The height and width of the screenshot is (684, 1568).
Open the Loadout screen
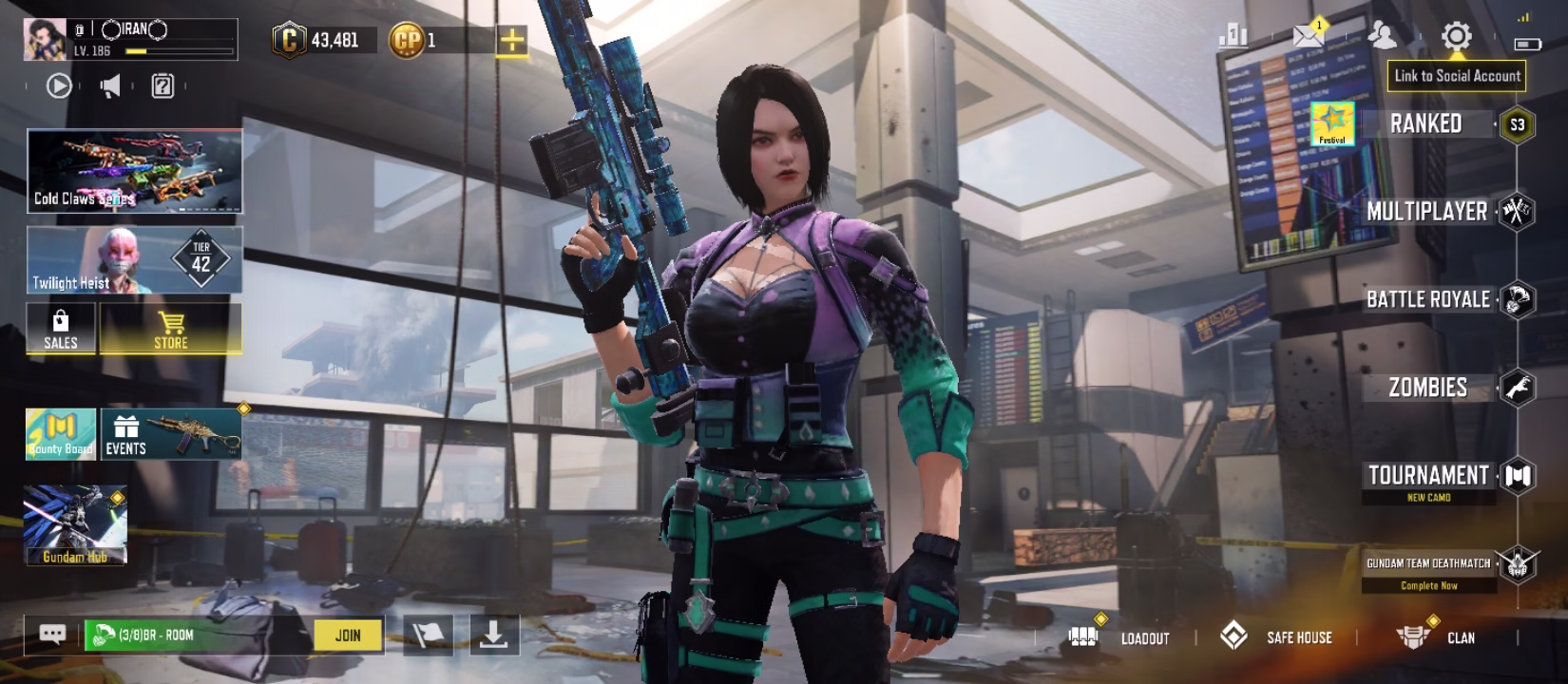pyautogui.click(x=1121, y=637)
